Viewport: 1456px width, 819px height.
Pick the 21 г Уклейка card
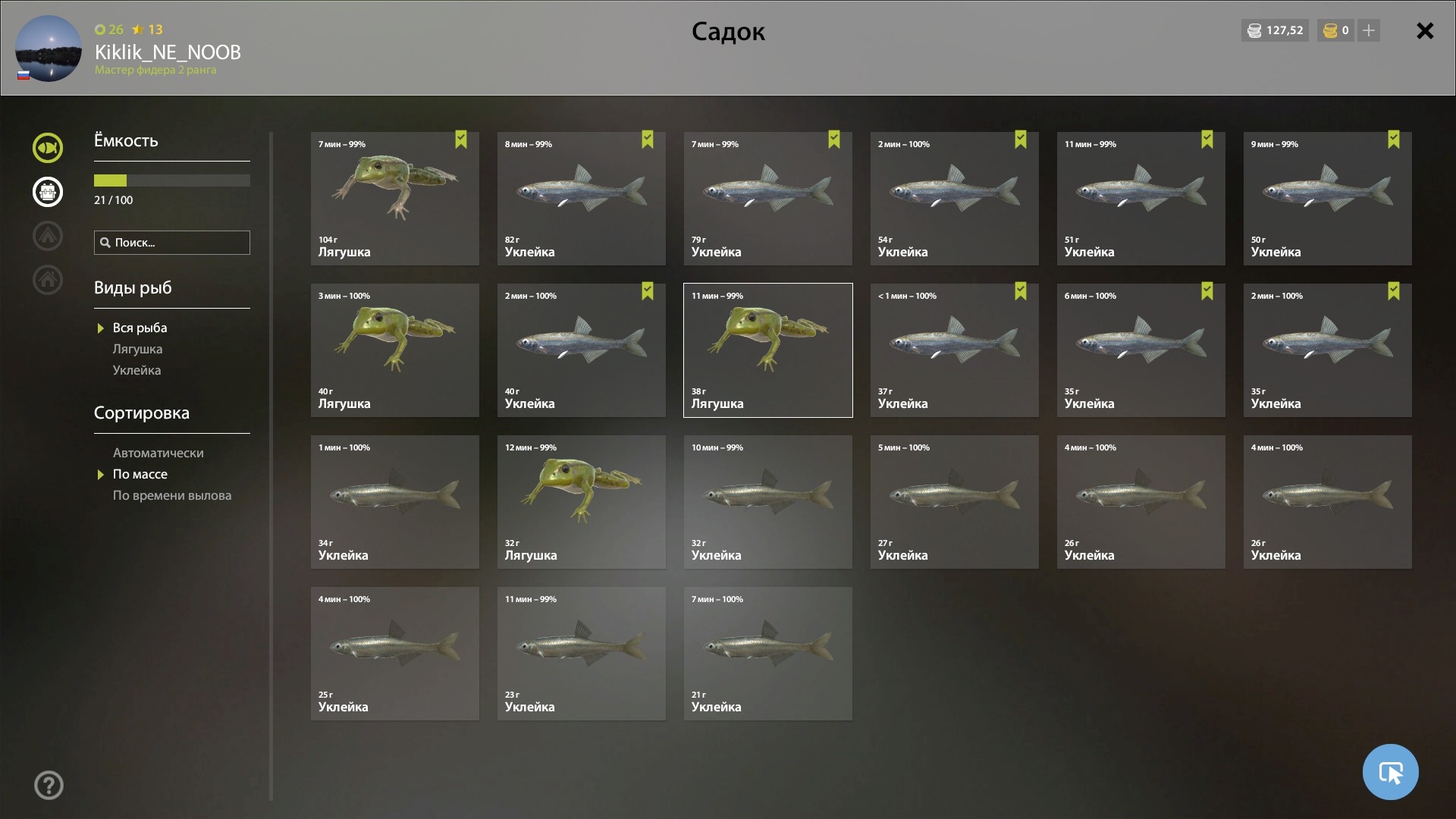[767, 654]
